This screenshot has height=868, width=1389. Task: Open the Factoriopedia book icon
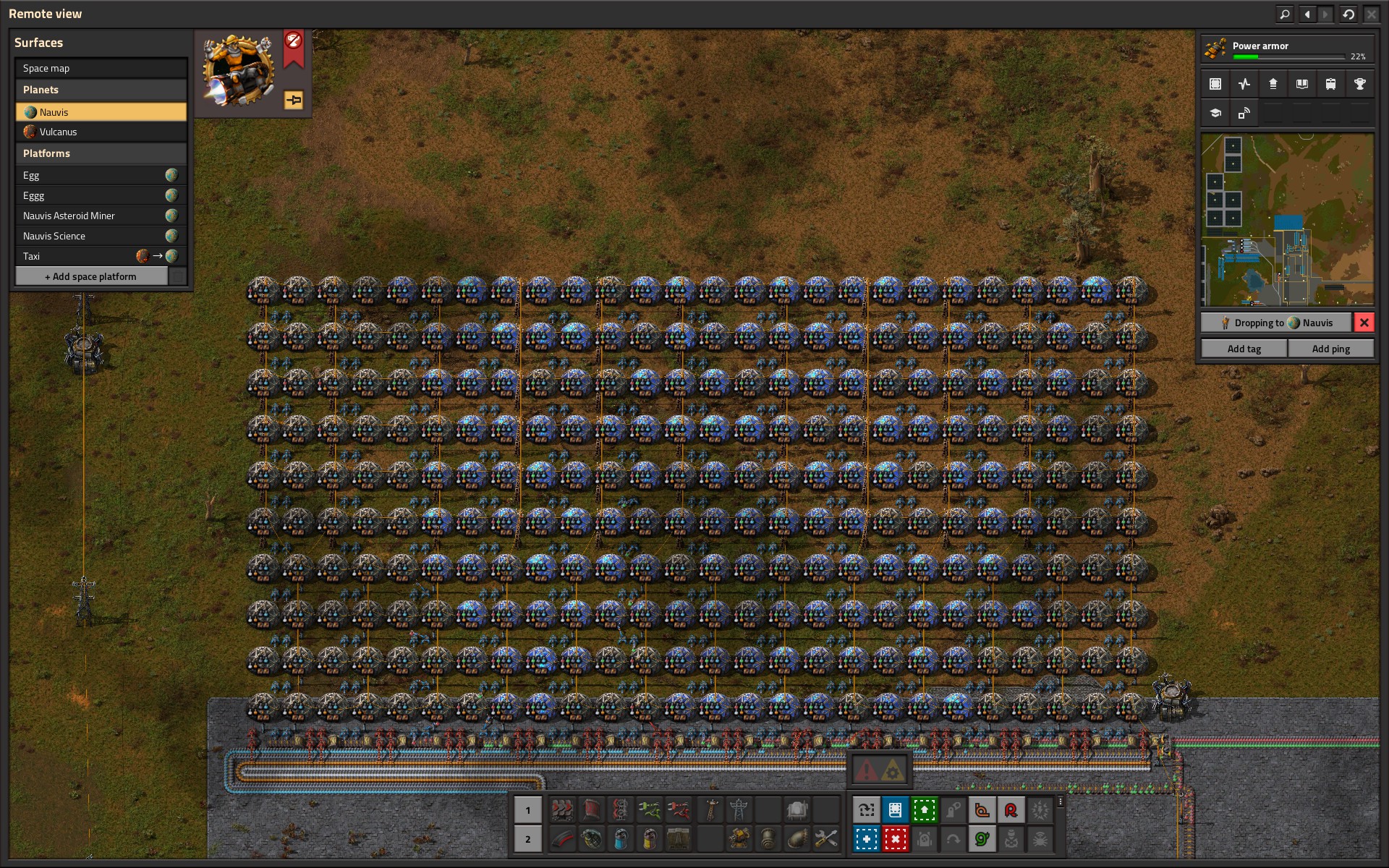click(x=1301, y=84)
